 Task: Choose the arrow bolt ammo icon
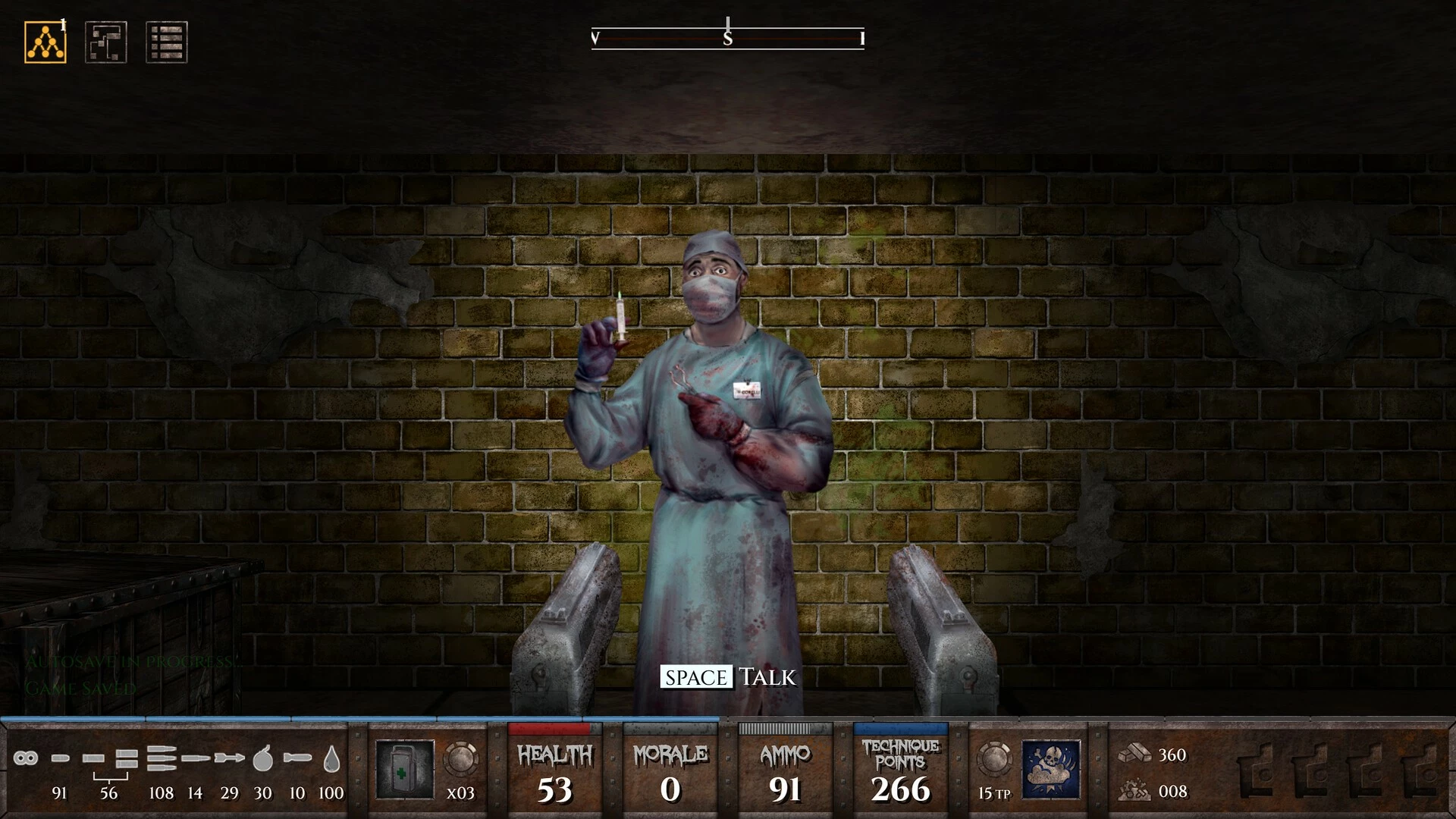coord(229,758)
